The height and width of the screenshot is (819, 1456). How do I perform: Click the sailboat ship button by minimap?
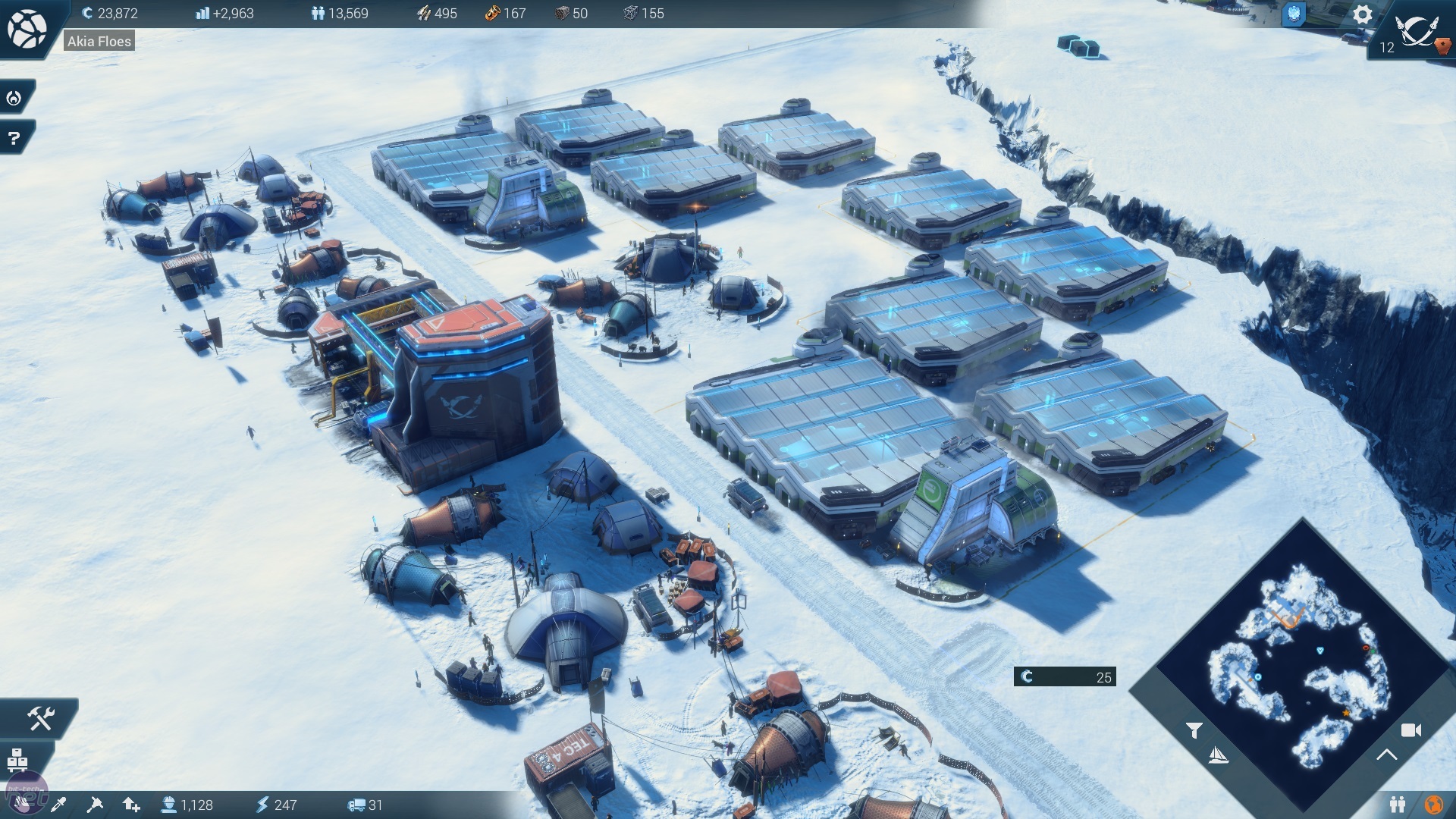point(1218,755)
